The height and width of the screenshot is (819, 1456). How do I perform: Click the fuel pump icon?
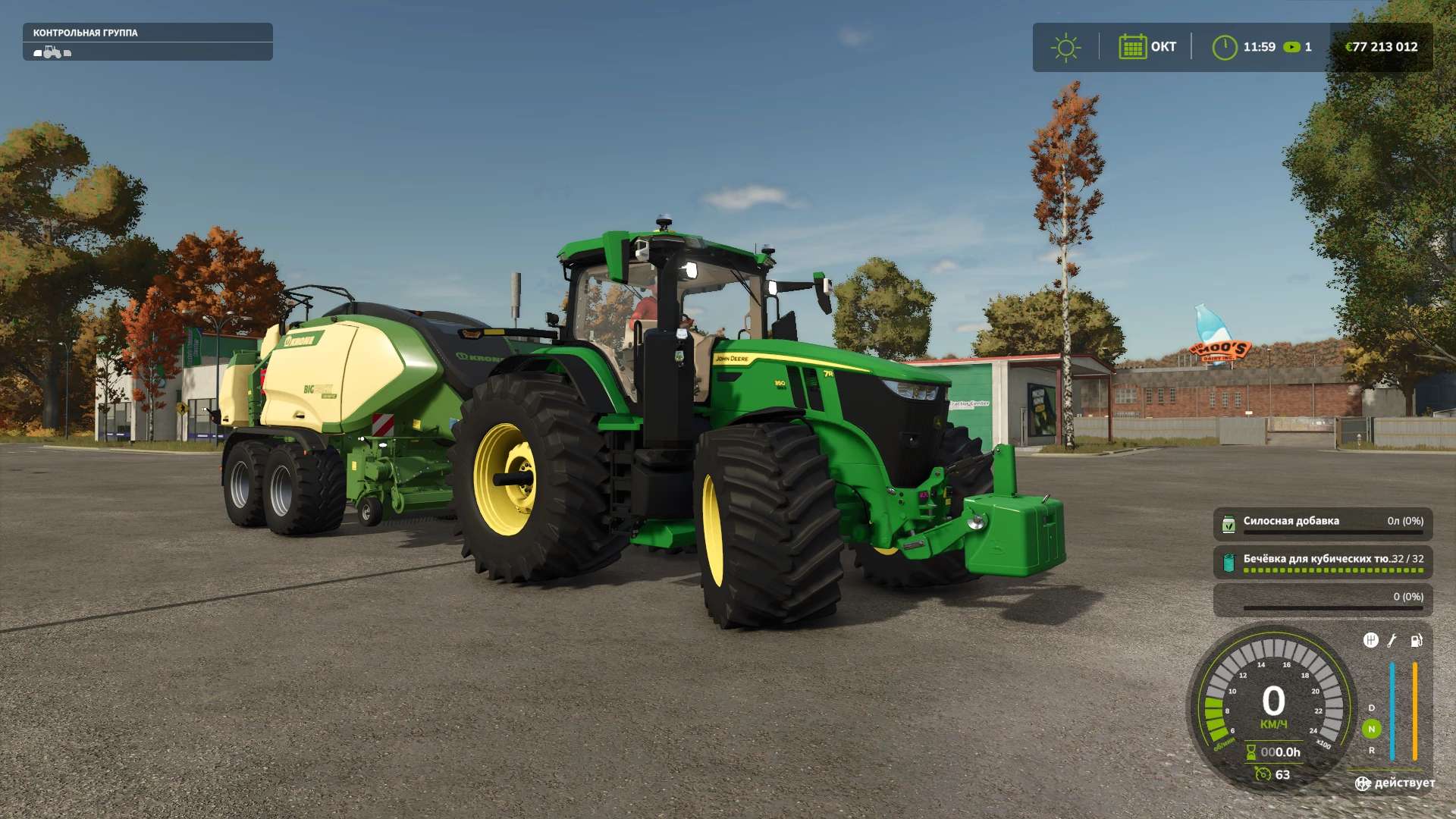(x=1416, y=641)
